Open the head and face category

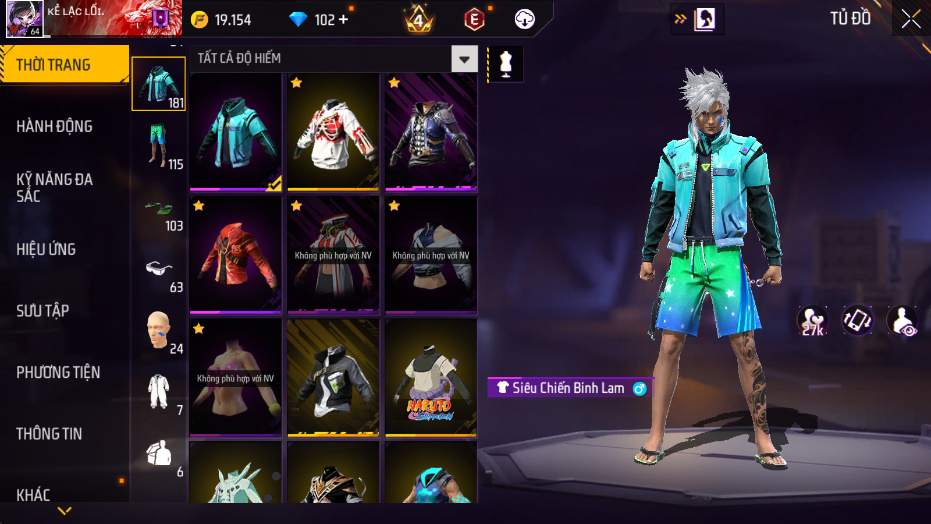158,331
